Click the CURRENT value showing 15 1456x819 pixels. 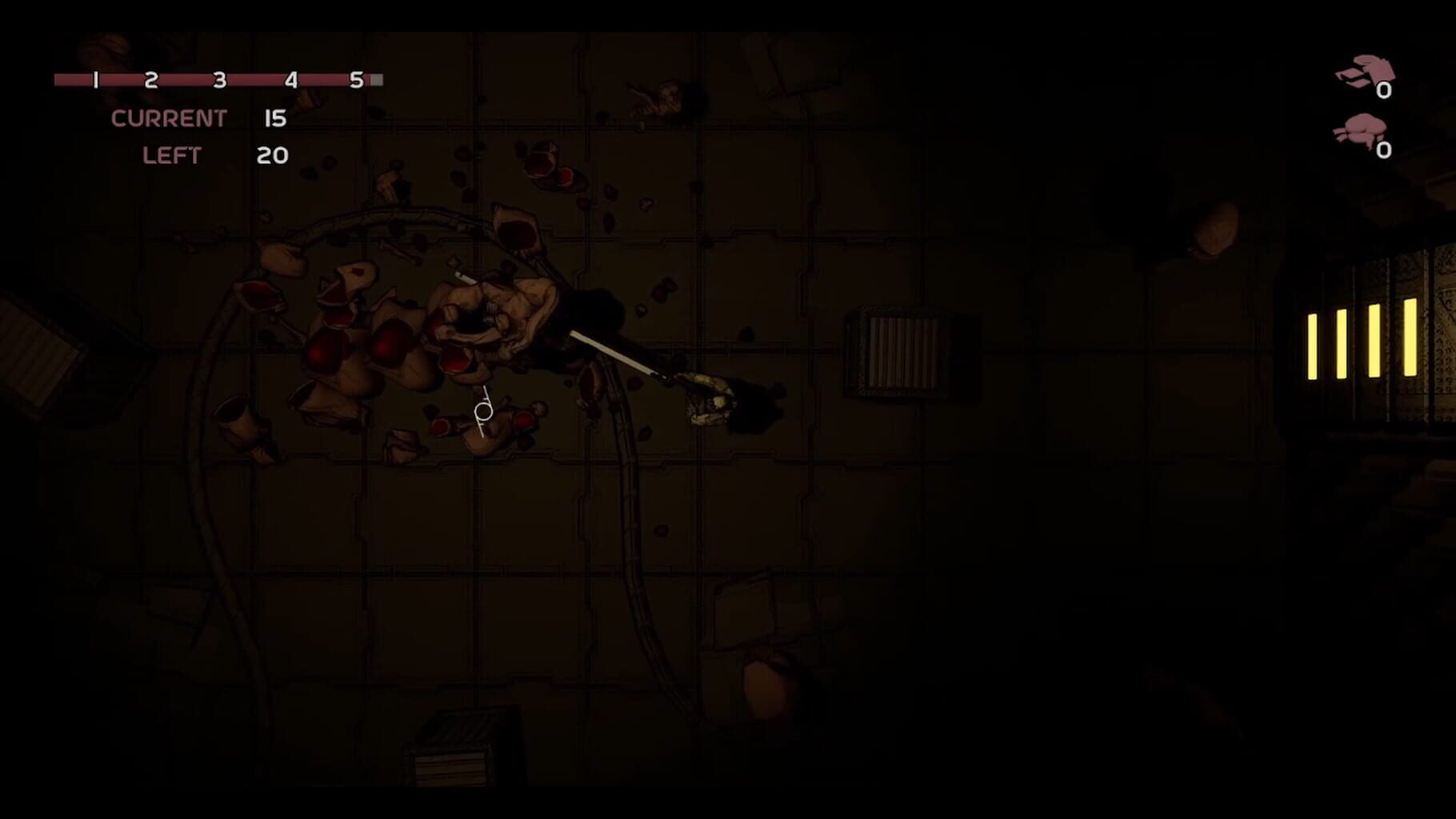274,118
